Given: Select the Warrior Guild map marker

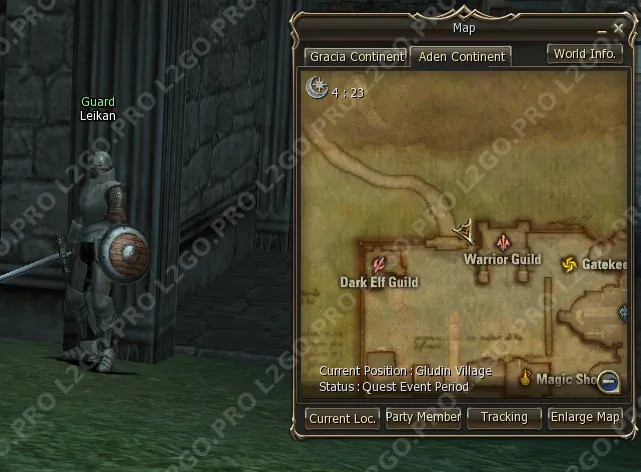Looking at the screenshot, I should (503, 243).
